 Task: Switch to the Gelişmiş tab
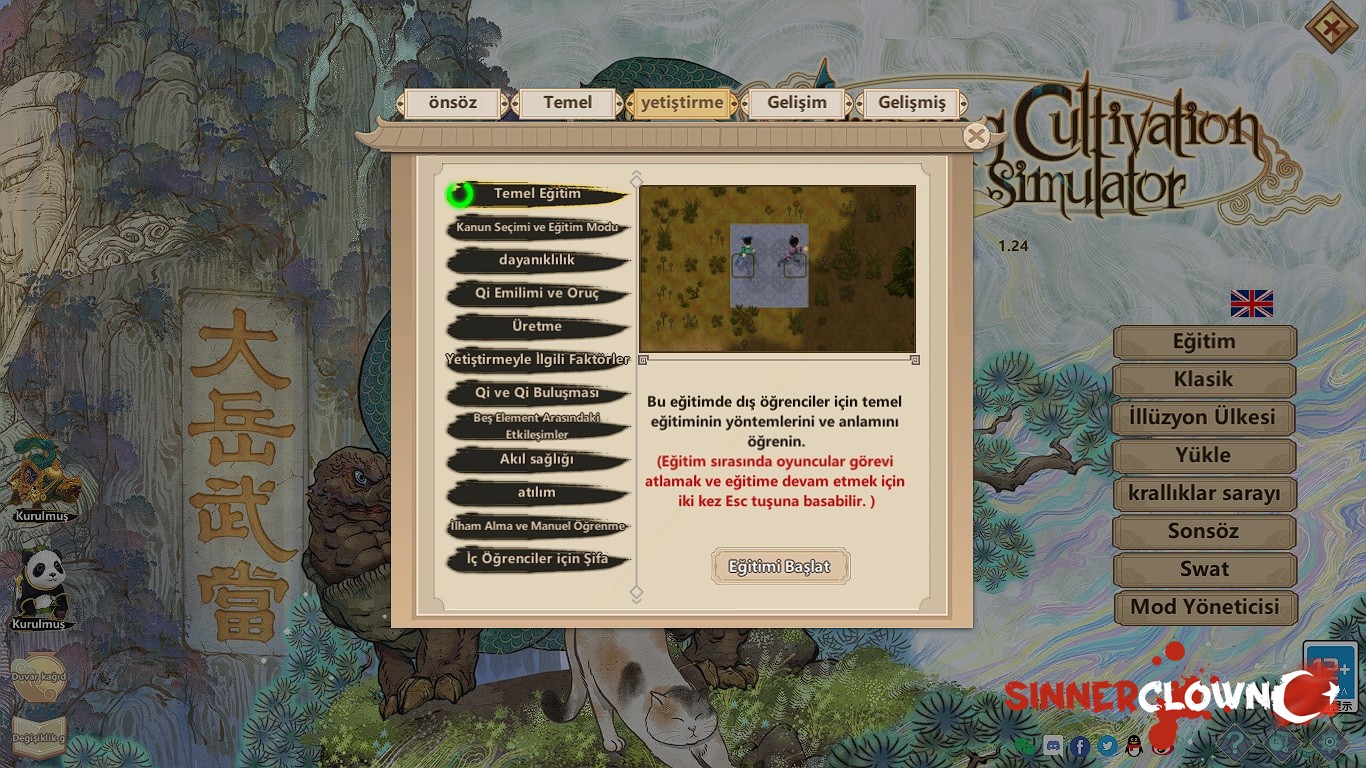click(911, 103)
